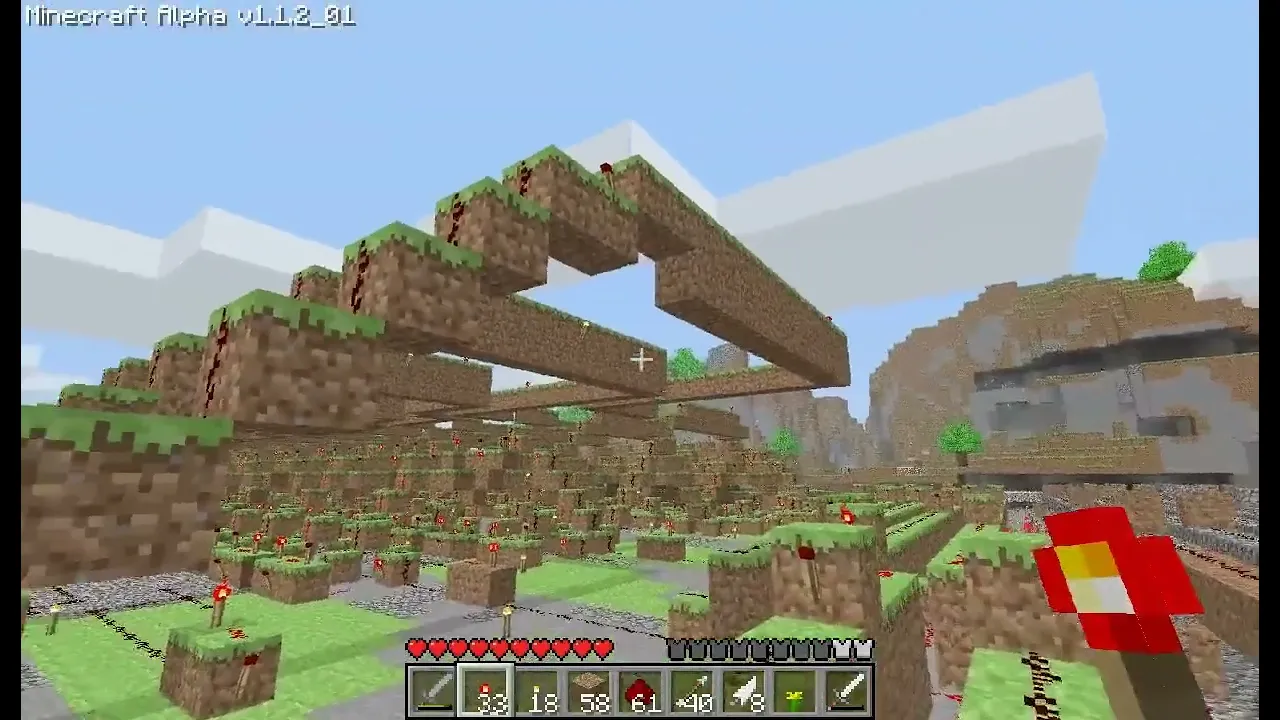The height and width of the screenshot is (720, 1280).
Task: Select the redstone dust stack of 61
Action: (x=640, y=690)
